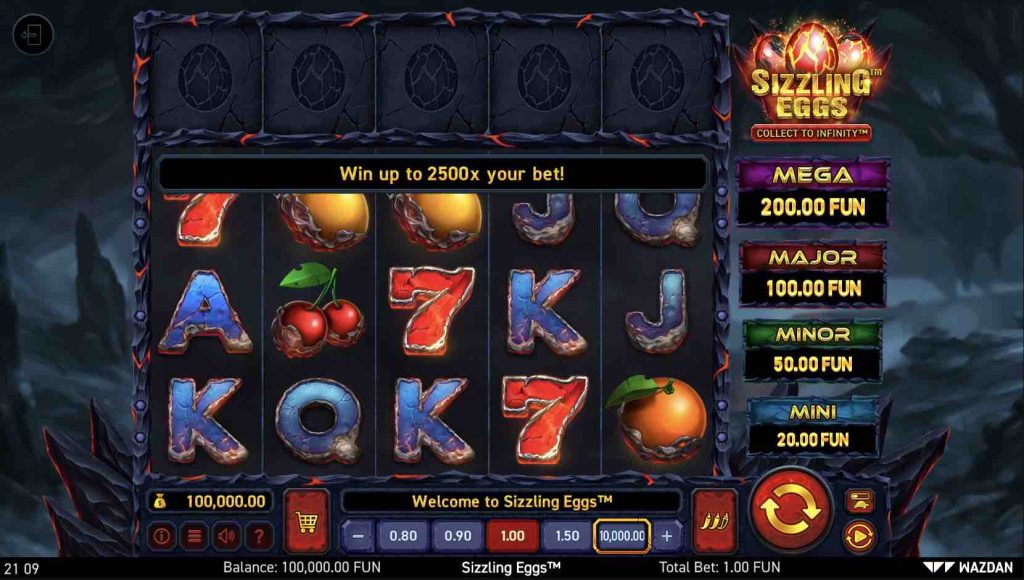Open the paytable menu with three lines
1024x580 pixels.
click(x=194, y=535)
